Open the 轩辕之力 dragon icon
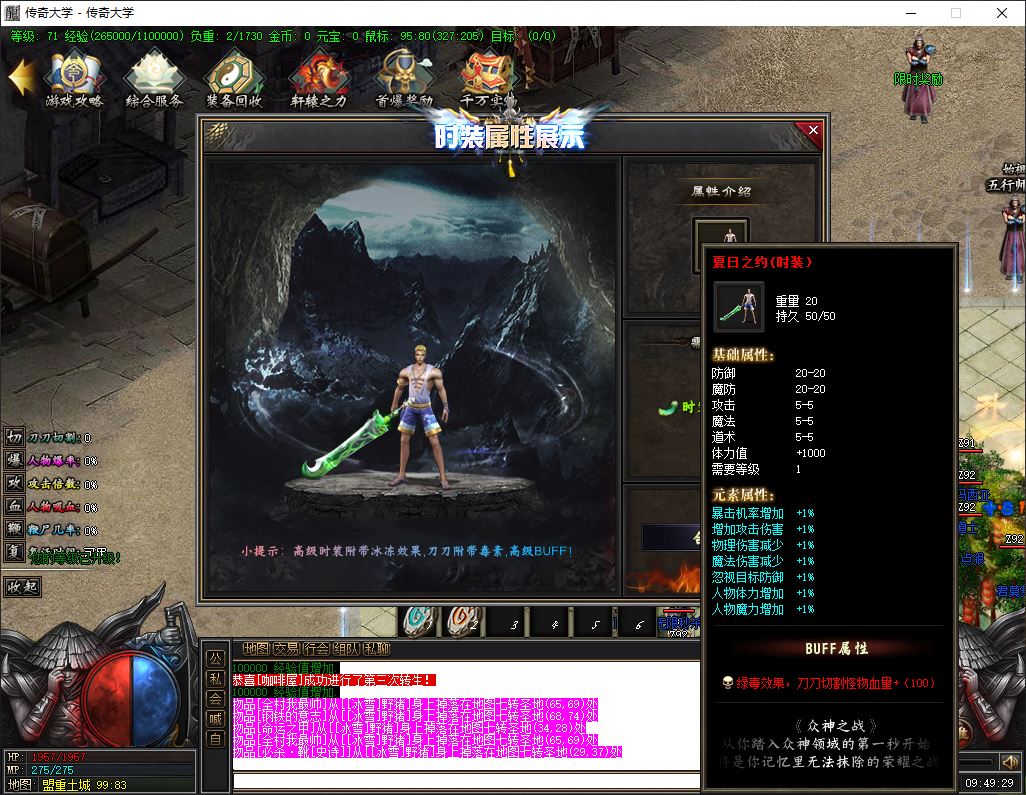Screen dimensions: 1026x795 pyautogui.click(x=318, y=77)
